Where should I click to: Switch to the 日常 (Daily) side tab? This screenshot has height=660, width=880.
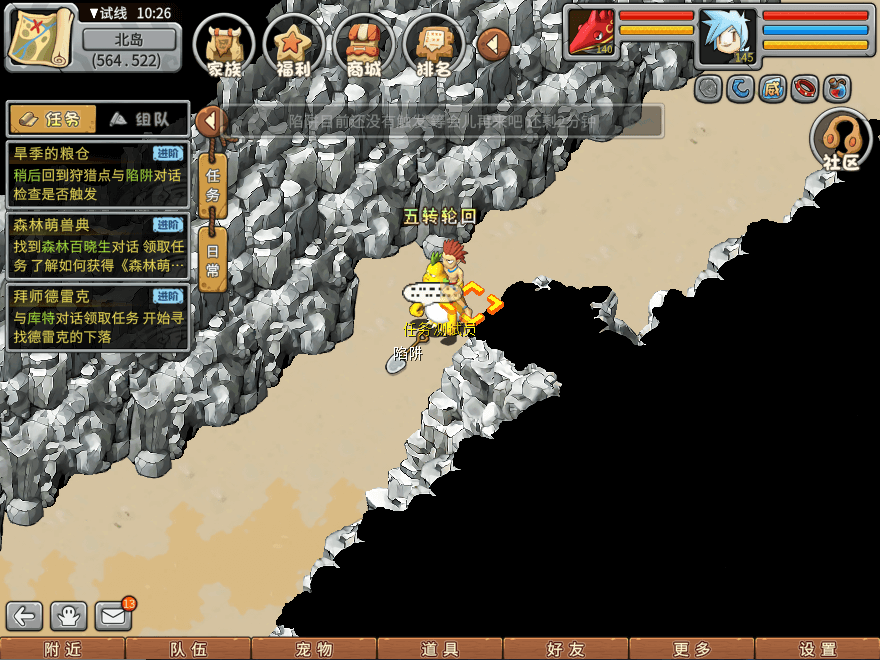[212, 260]
